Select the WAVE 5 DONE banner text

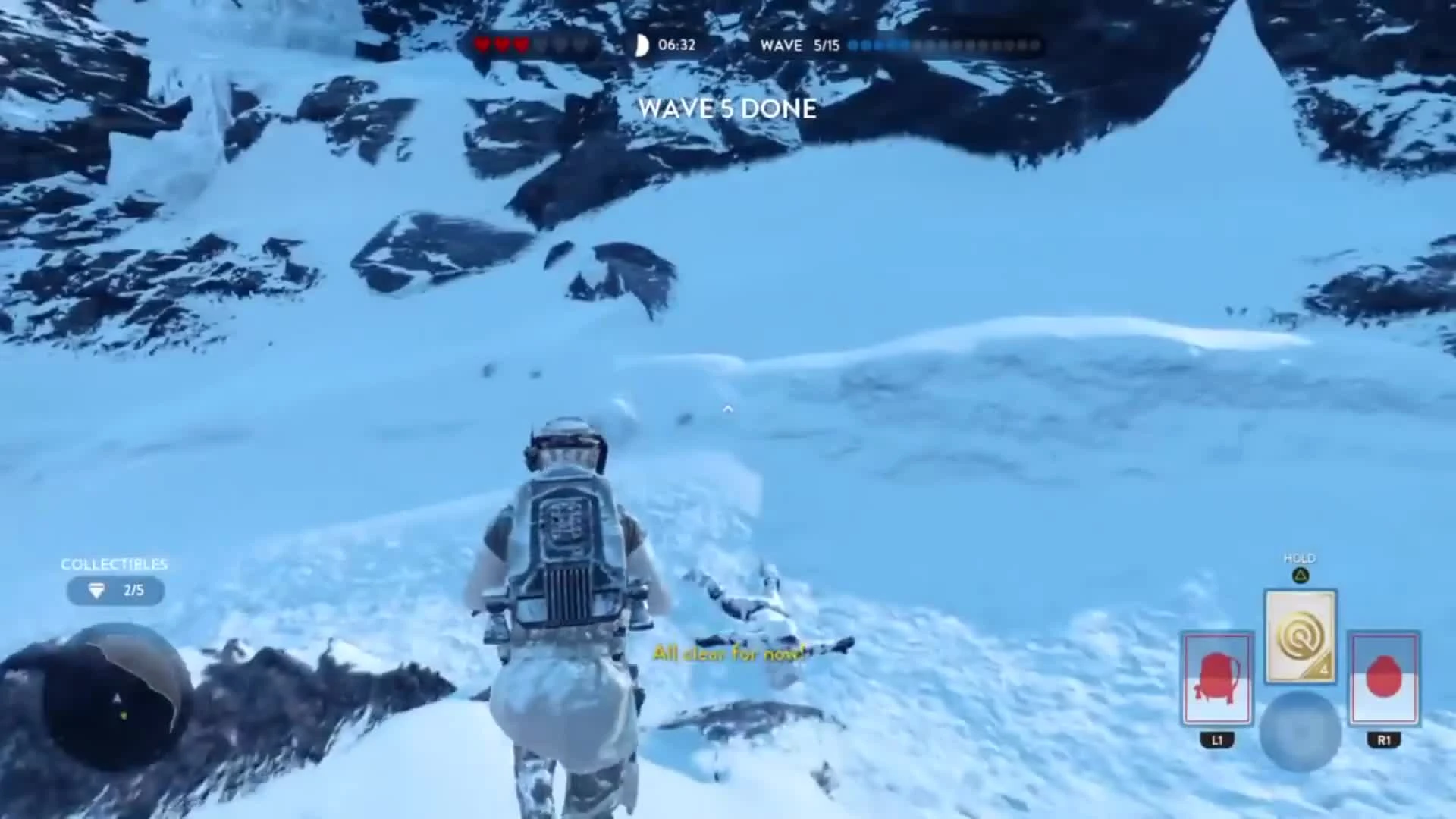click(x=727, y=109)
